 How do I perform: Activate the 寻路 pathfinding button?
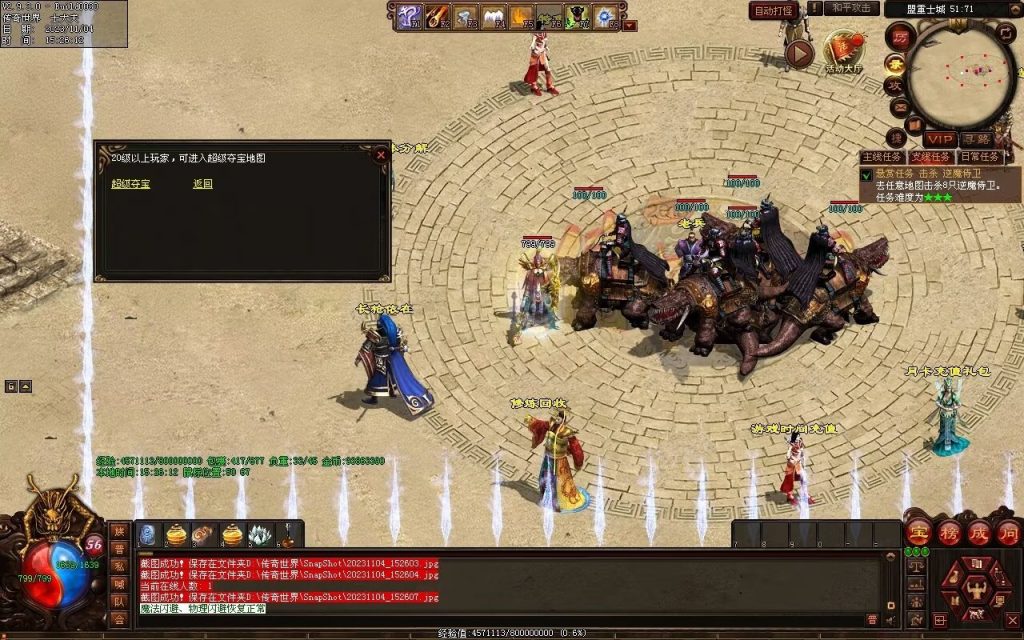977,139
